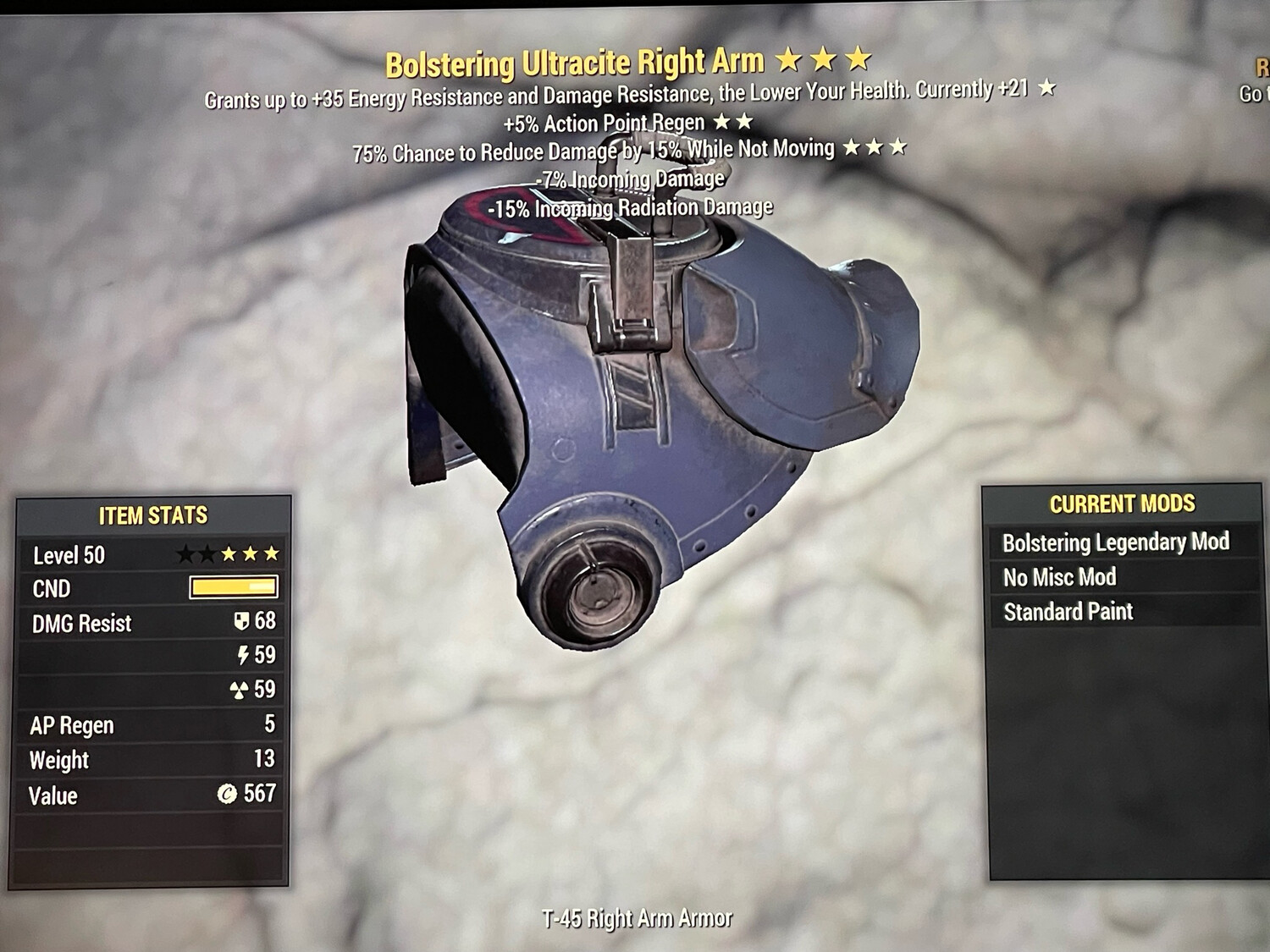Select Standard Paint in Current Mods

pos(1068,612)
